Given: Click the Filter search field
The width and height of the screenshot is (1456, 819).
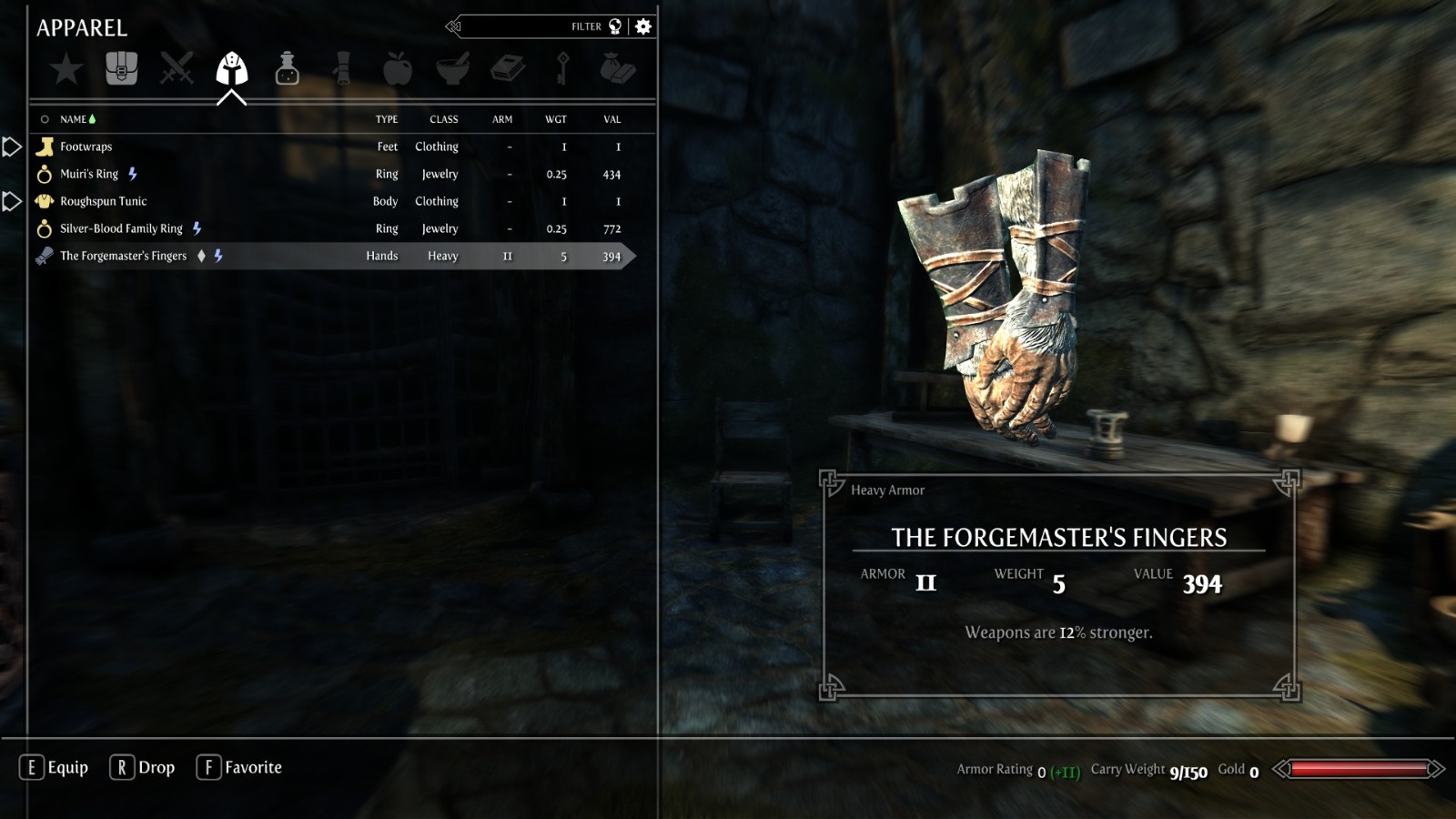Looking at the screenshot, I should 537,26.
